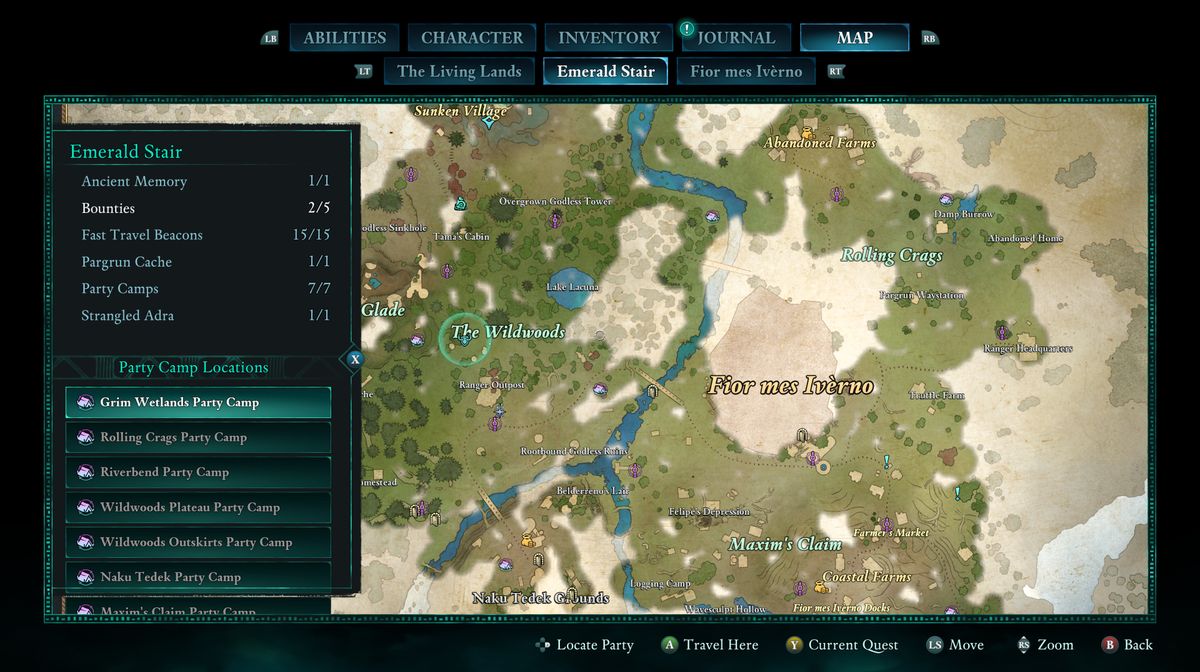
Task: Go to the Journal tab
Action: (736, 38)
